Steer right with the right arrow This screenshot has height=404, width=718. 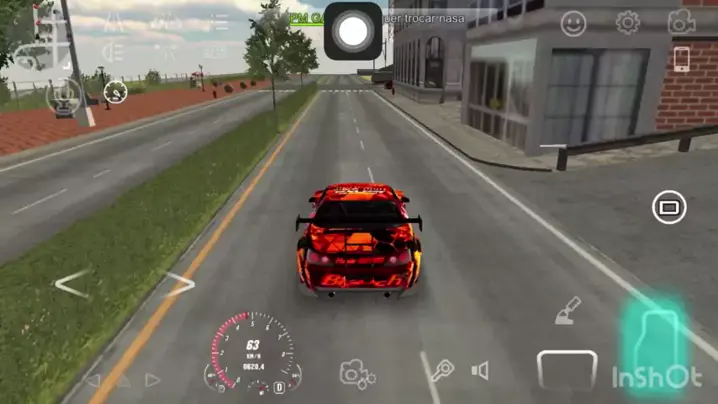coord(179,284)
